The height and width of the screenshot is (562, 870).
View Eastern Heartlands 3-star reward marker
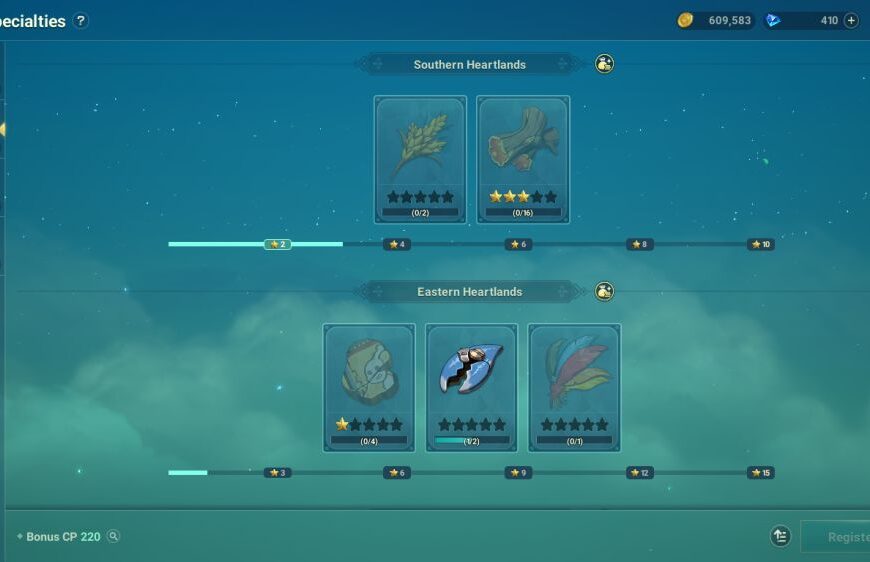coord(277,473)
